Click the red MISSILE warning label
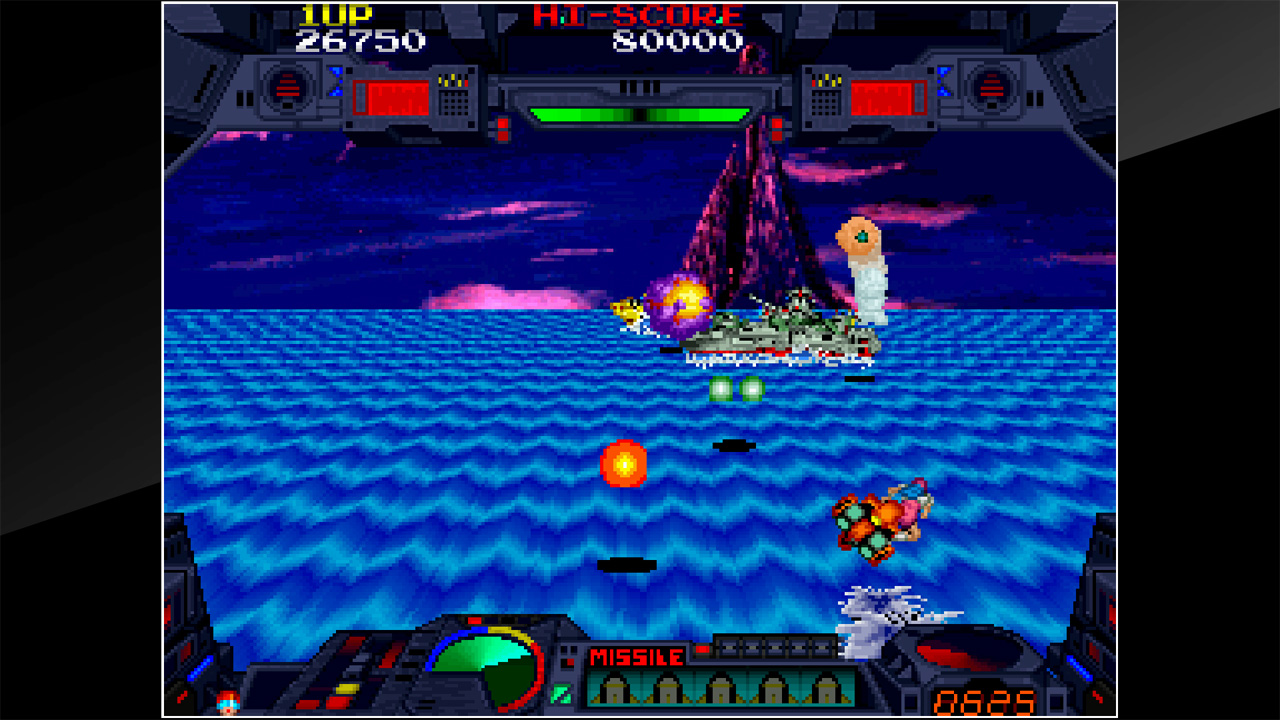Viewport: 1280px width, 720px height. click(636, 655)
